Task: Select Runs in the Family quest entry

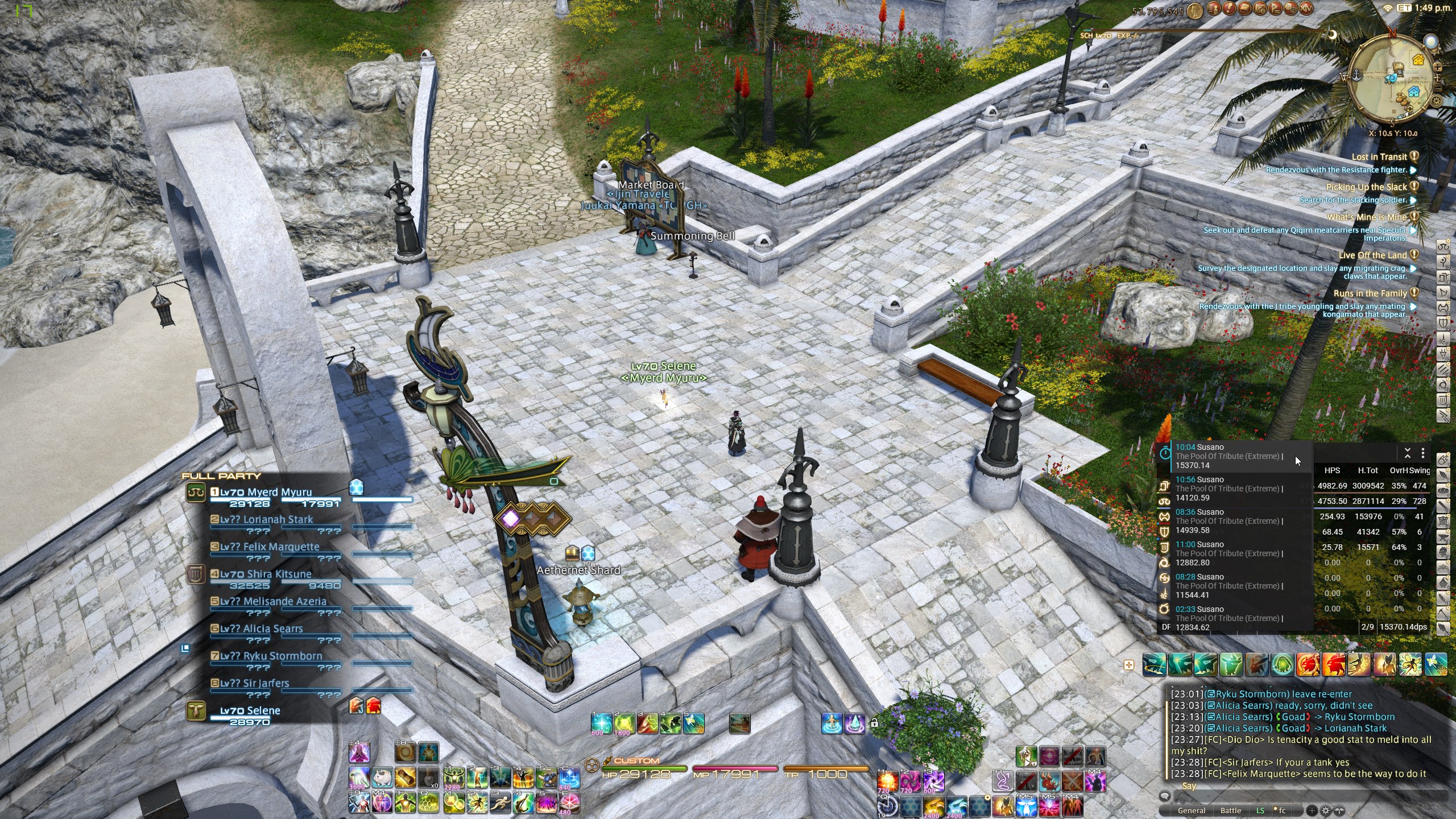Action: (1370, 293)
